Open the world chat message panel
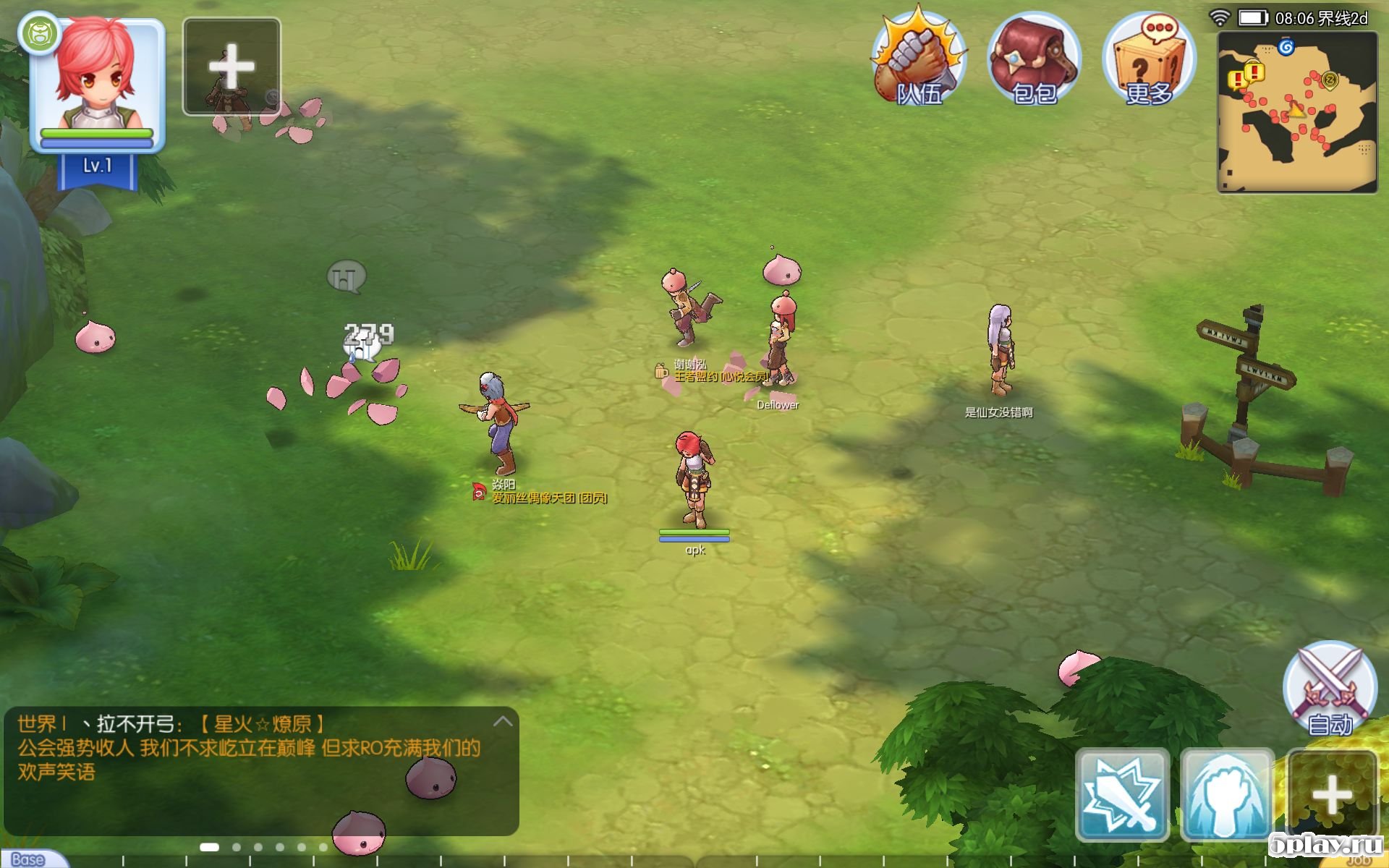 [x=250, y=749]
